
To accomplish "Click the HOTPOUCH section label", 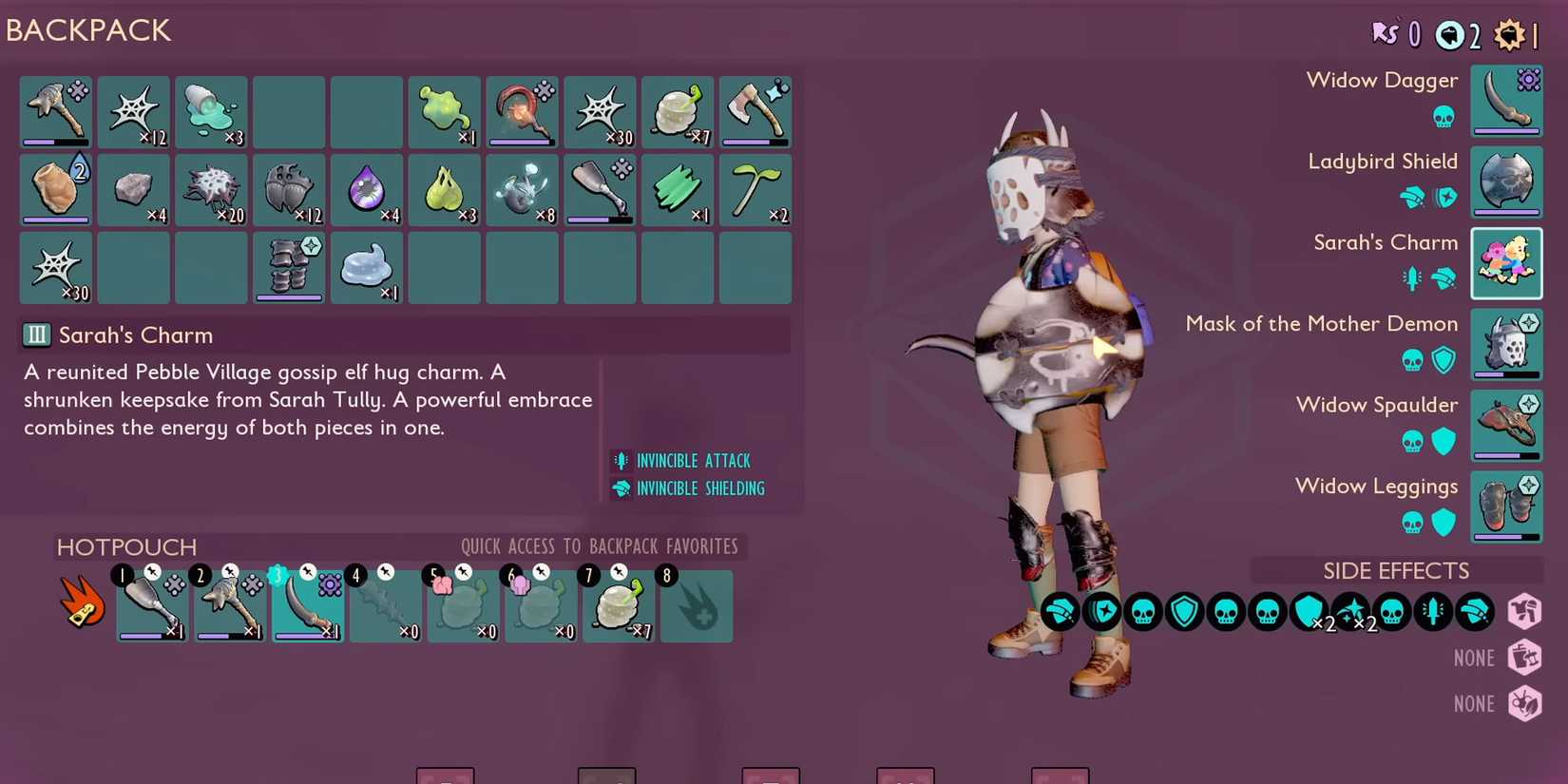I will [126, 547].
